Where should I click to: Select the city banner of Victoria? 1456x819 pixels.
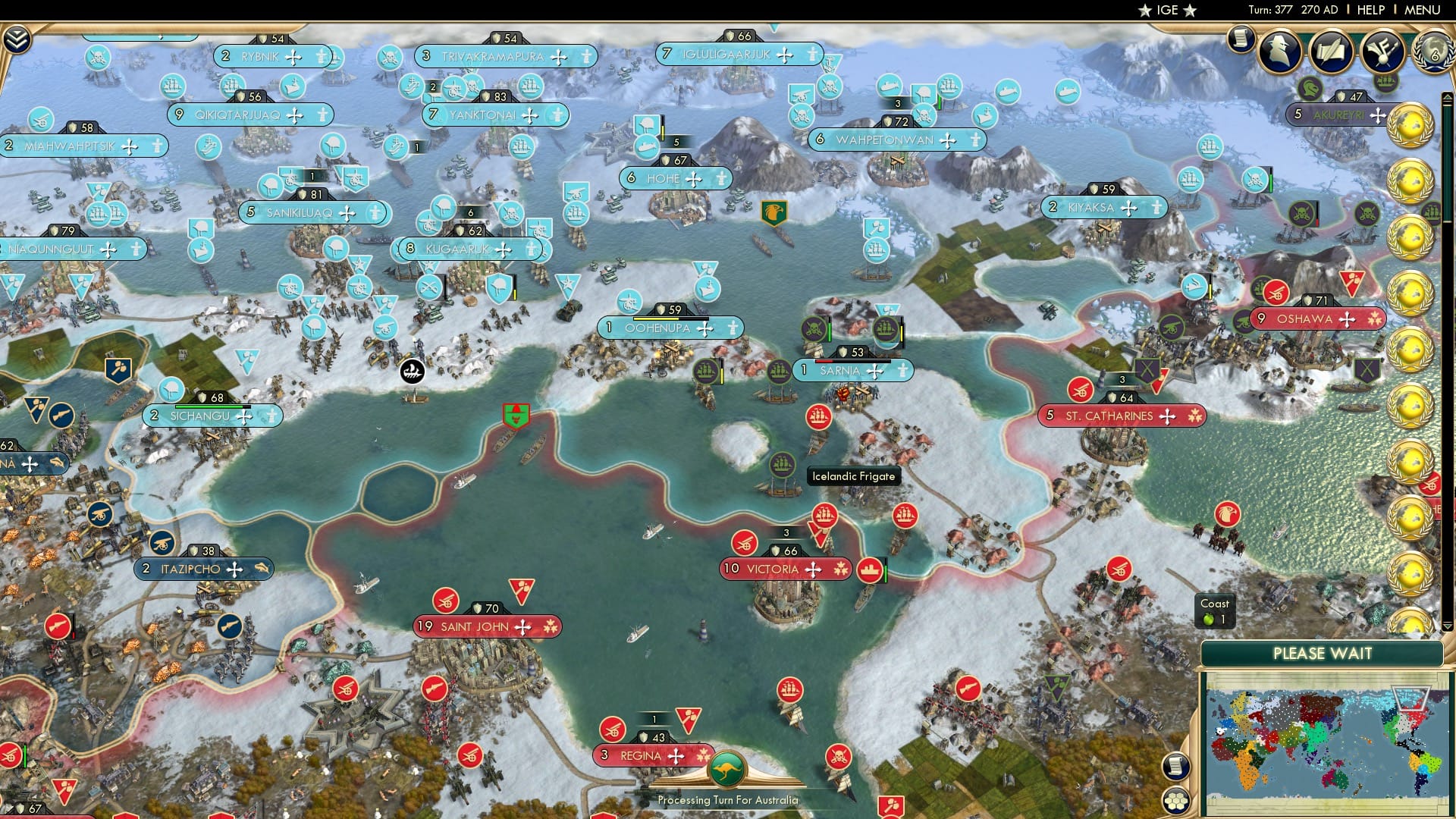(x=783, y=568)
